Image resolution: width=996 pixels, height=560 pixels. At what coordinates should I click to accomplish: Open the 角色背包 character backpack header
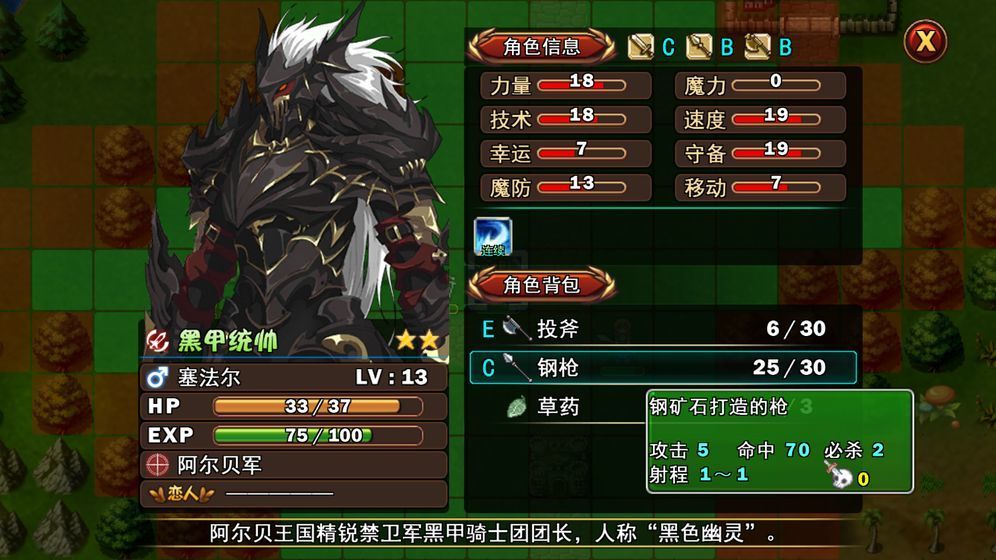click(542, 284)
